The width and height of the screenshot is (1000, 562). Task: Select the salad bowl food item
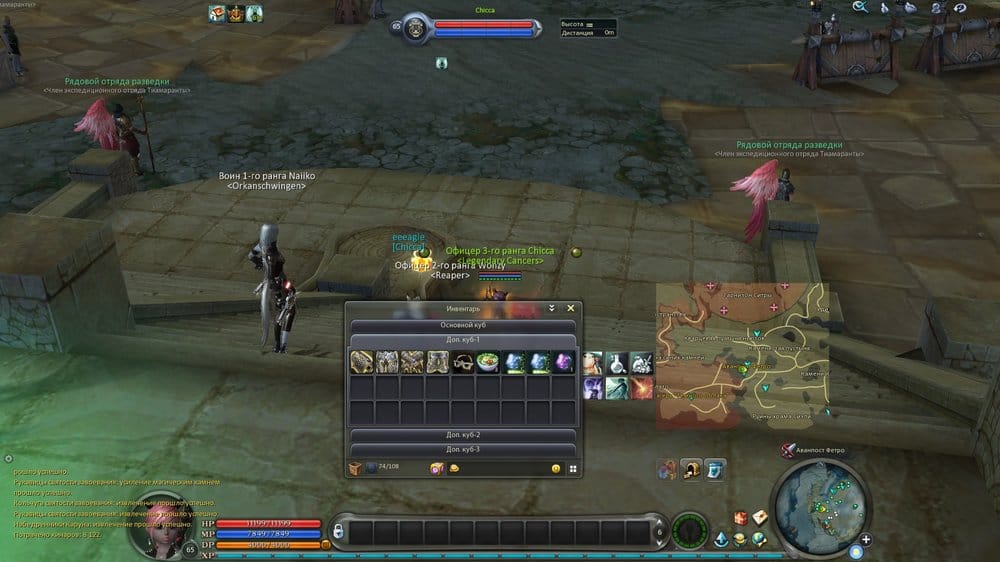pyautogui.click(x=487, y=362)
